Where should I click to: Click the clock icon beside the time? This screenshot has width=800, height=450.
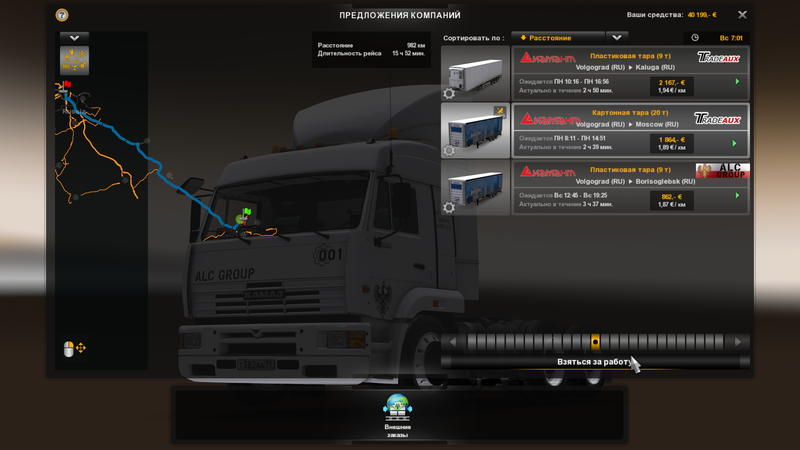(695, 38)
